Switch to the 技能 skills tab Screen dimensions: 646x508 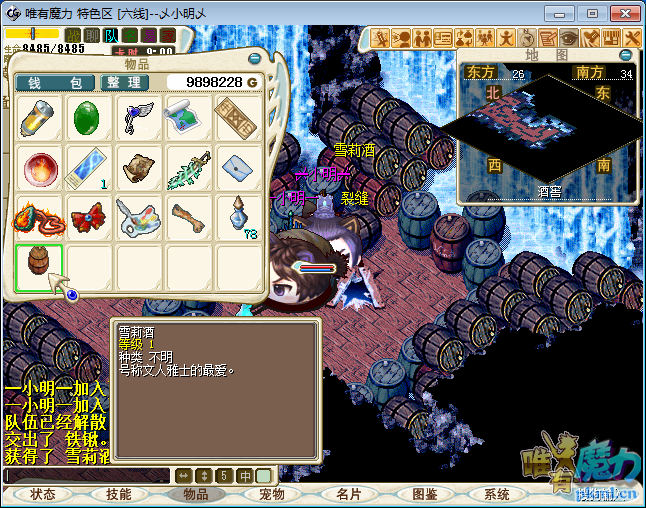click(119, 495)
